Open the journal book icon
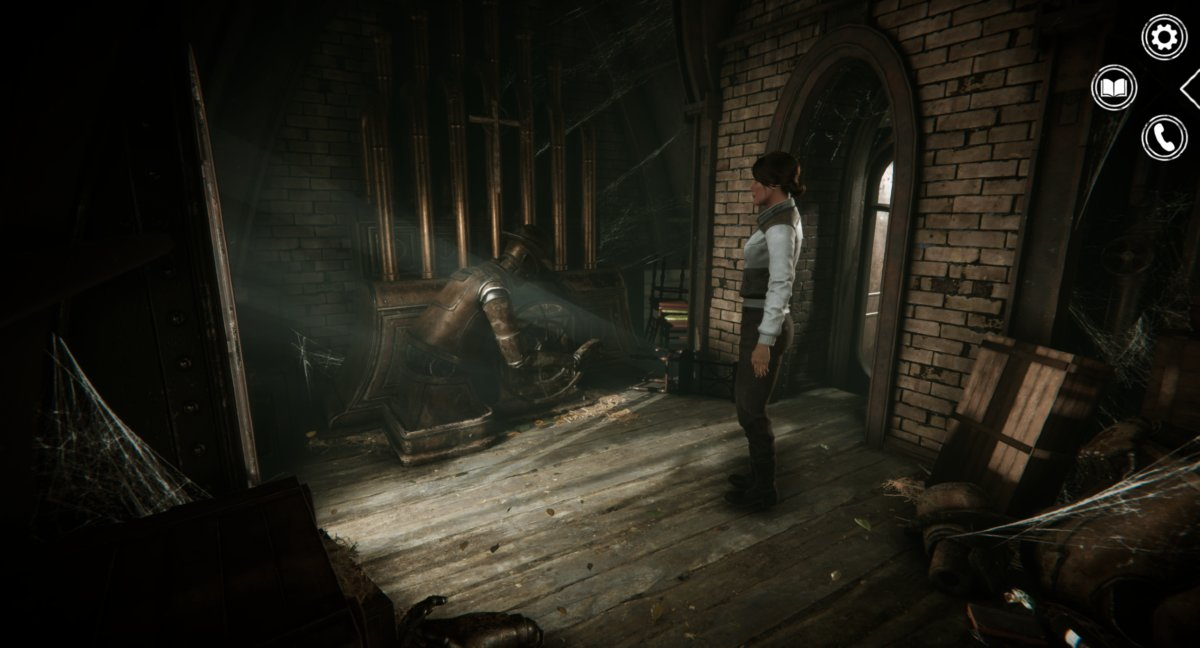 [1114, 88]
